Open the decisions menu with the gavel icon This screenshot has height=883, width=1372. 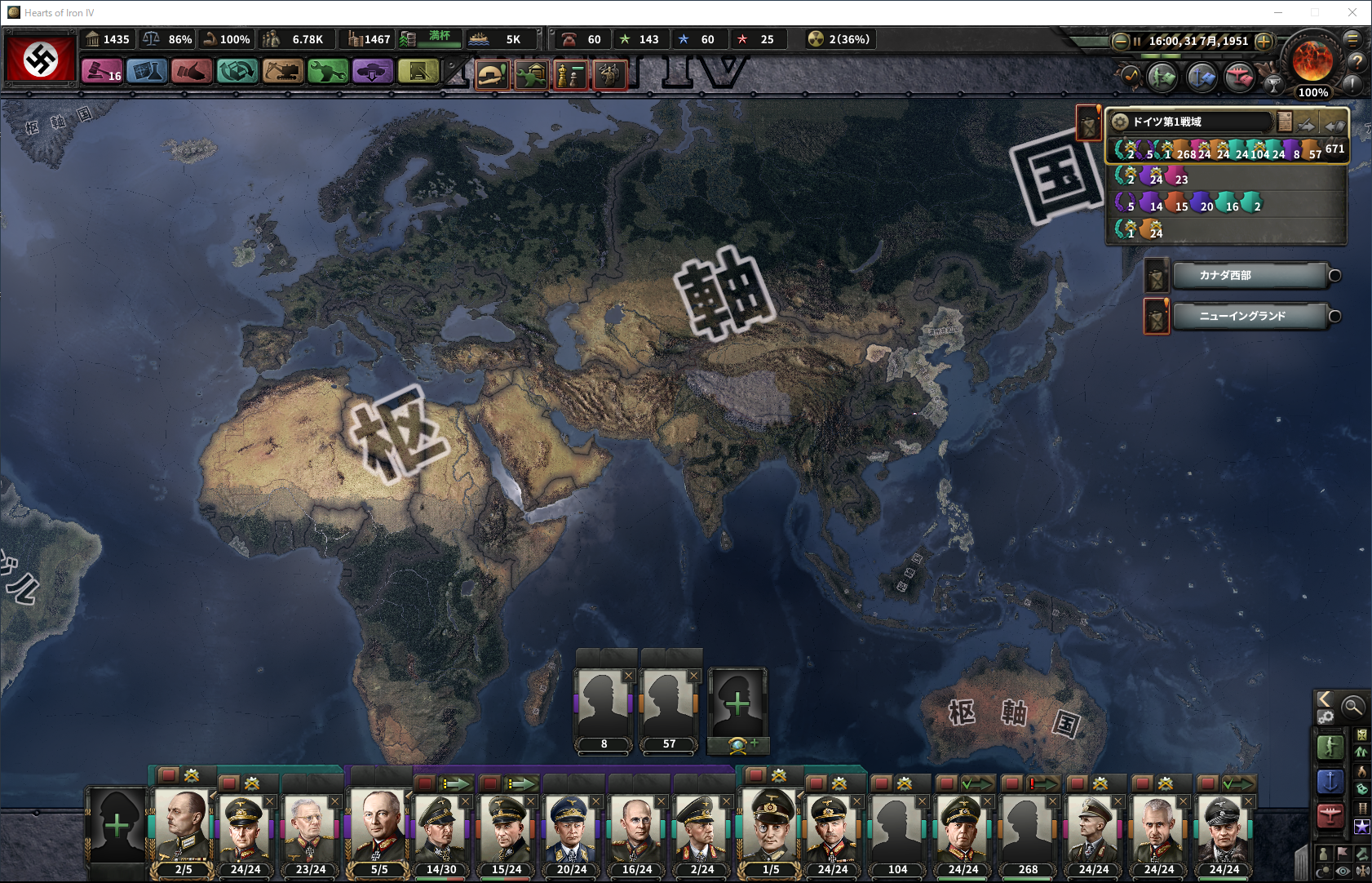pyautogui.click(x=101, y=72)
